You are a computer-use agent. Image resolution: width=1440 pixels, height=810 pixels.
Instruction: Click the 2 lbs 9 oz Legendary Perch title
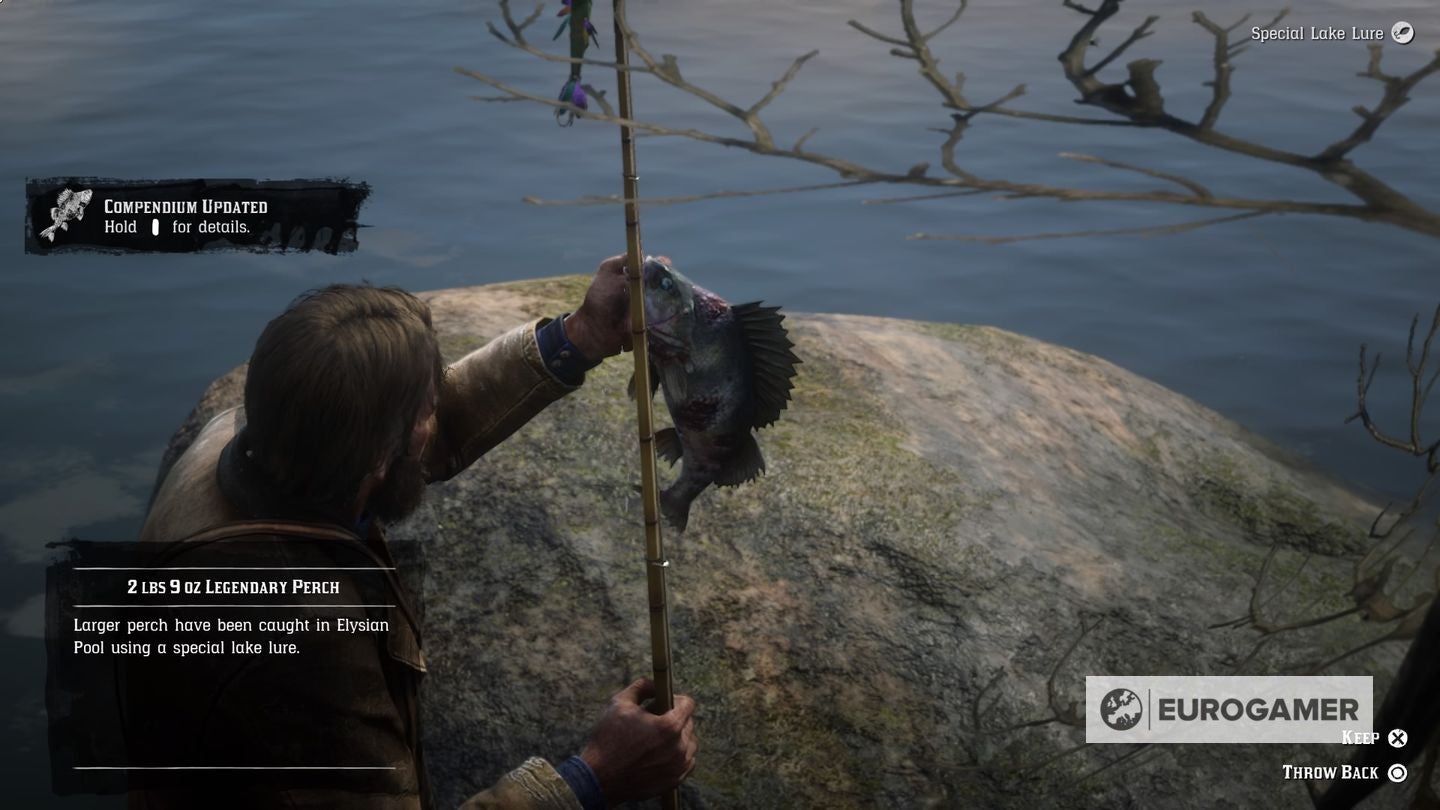[x=232, y=587]
